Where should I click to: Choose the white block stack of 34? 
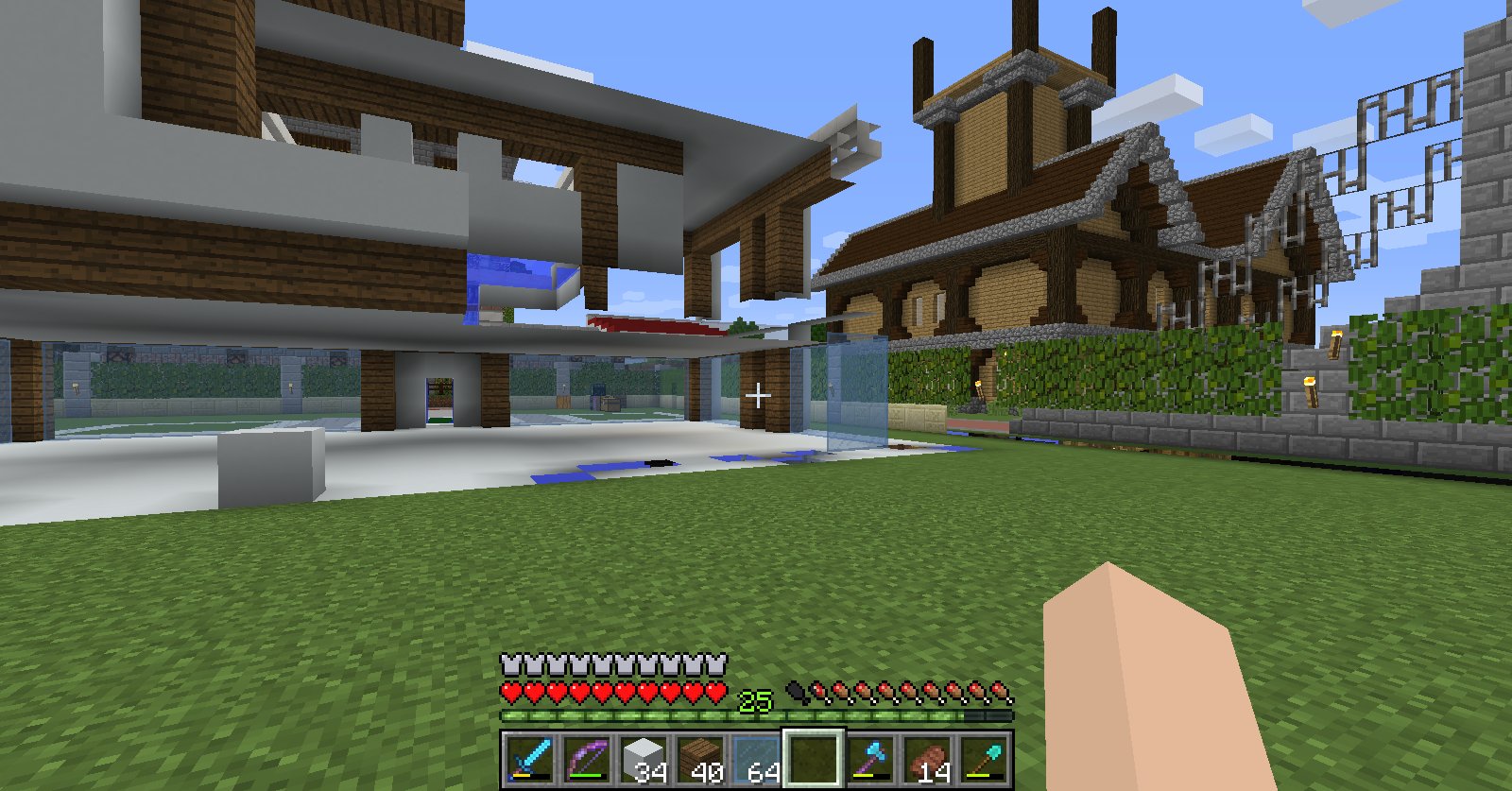(x=644, y=758)
